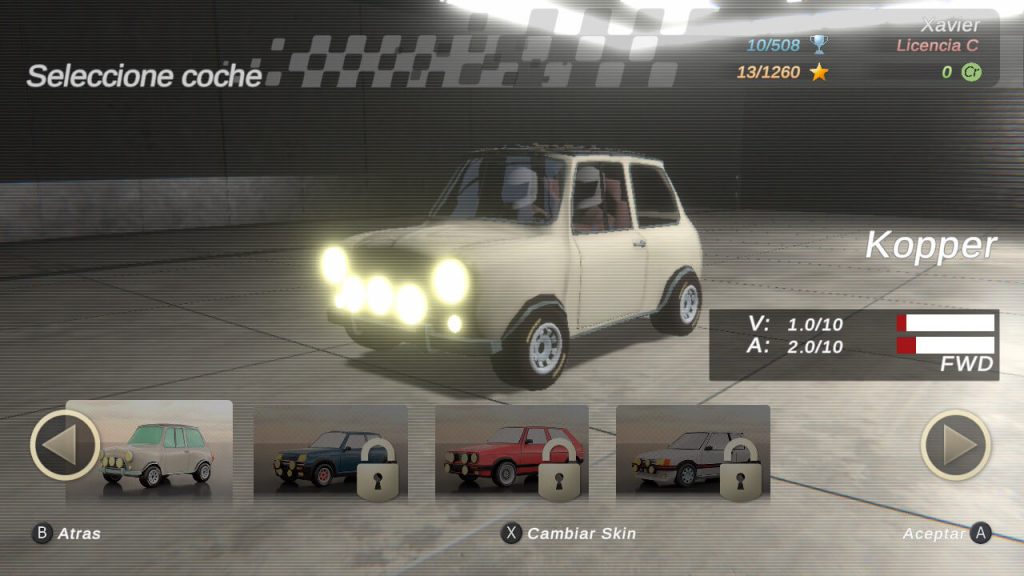Select the locked white car thumbnail
The width and height of the screenshot is (1024, 576).
click(x=692, y=452)
